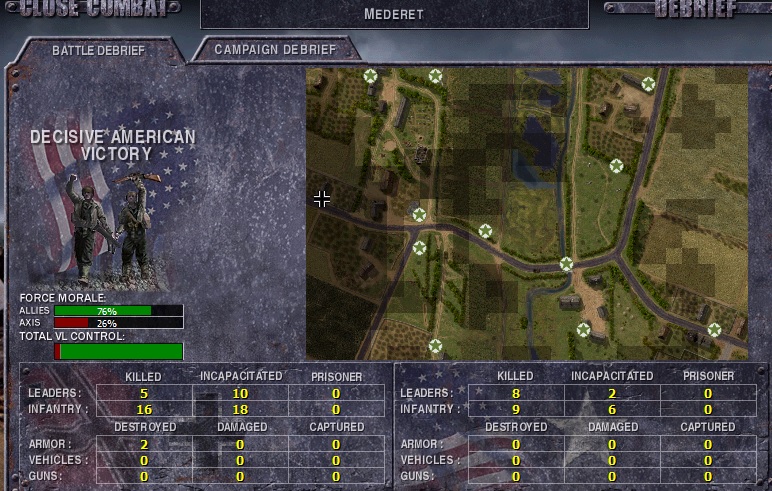Open the Campaign Debrief tab

coord(275,49)
